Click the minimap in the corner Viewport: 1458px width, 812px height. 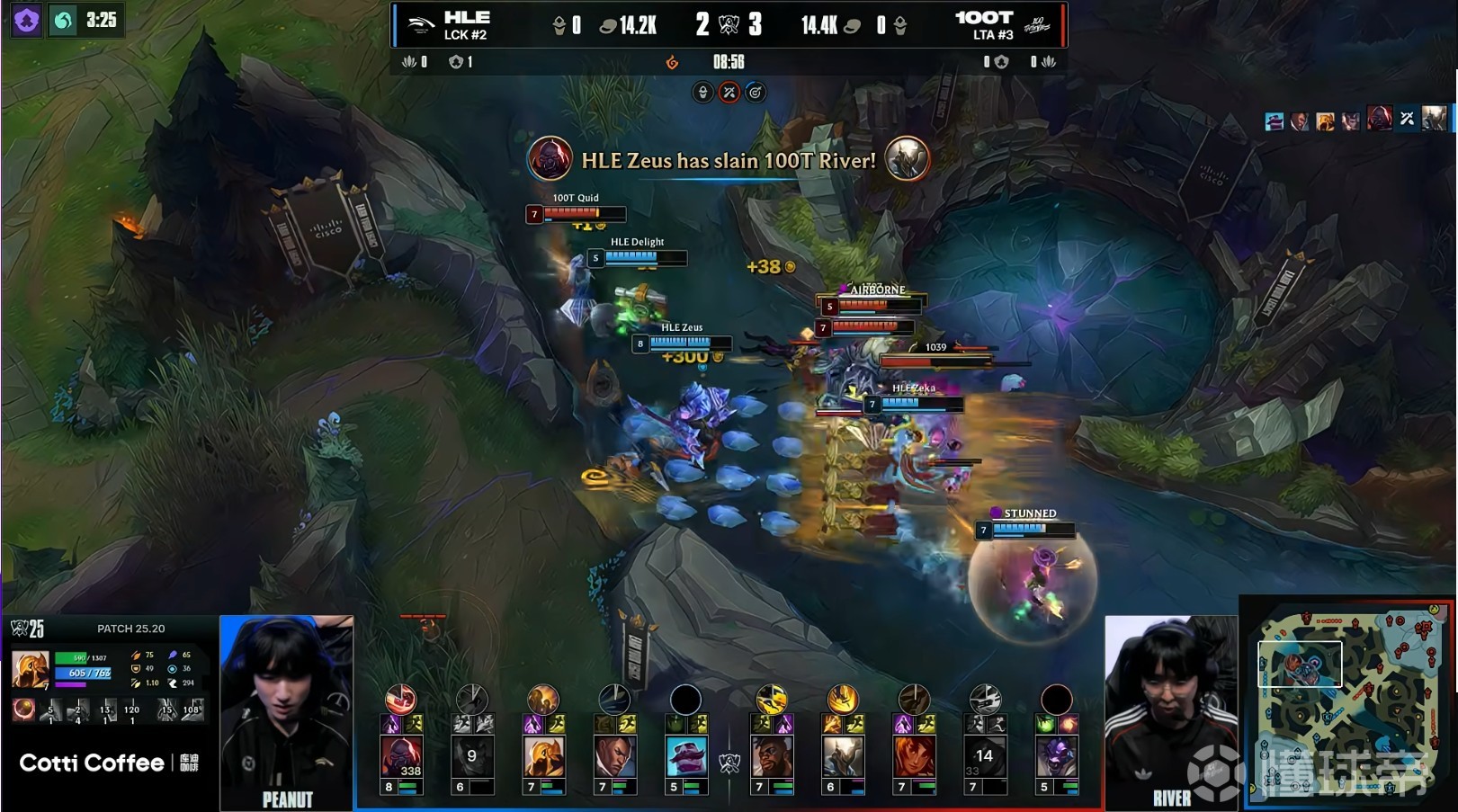[x=1346, y=701]
